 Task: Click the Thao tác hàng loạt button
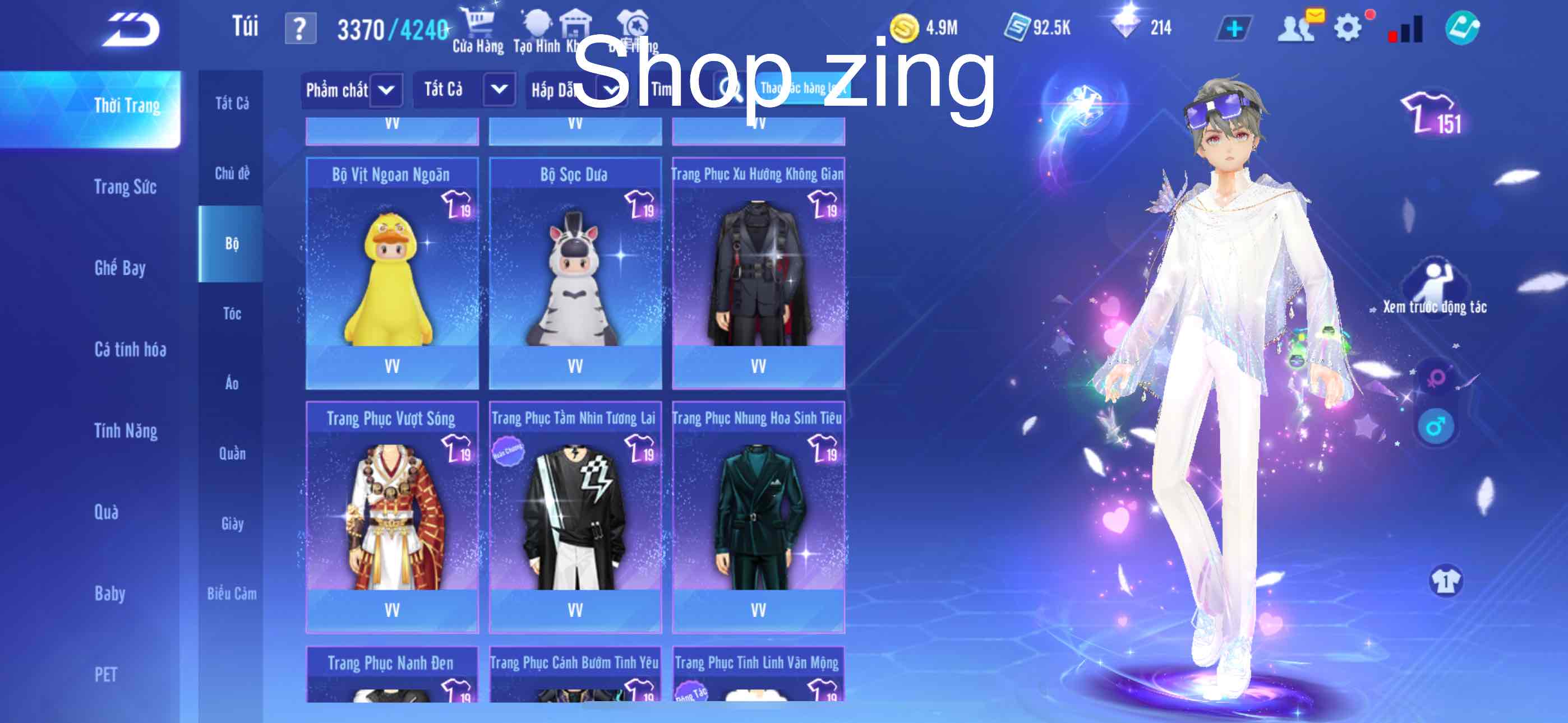[x=800, y=89]
